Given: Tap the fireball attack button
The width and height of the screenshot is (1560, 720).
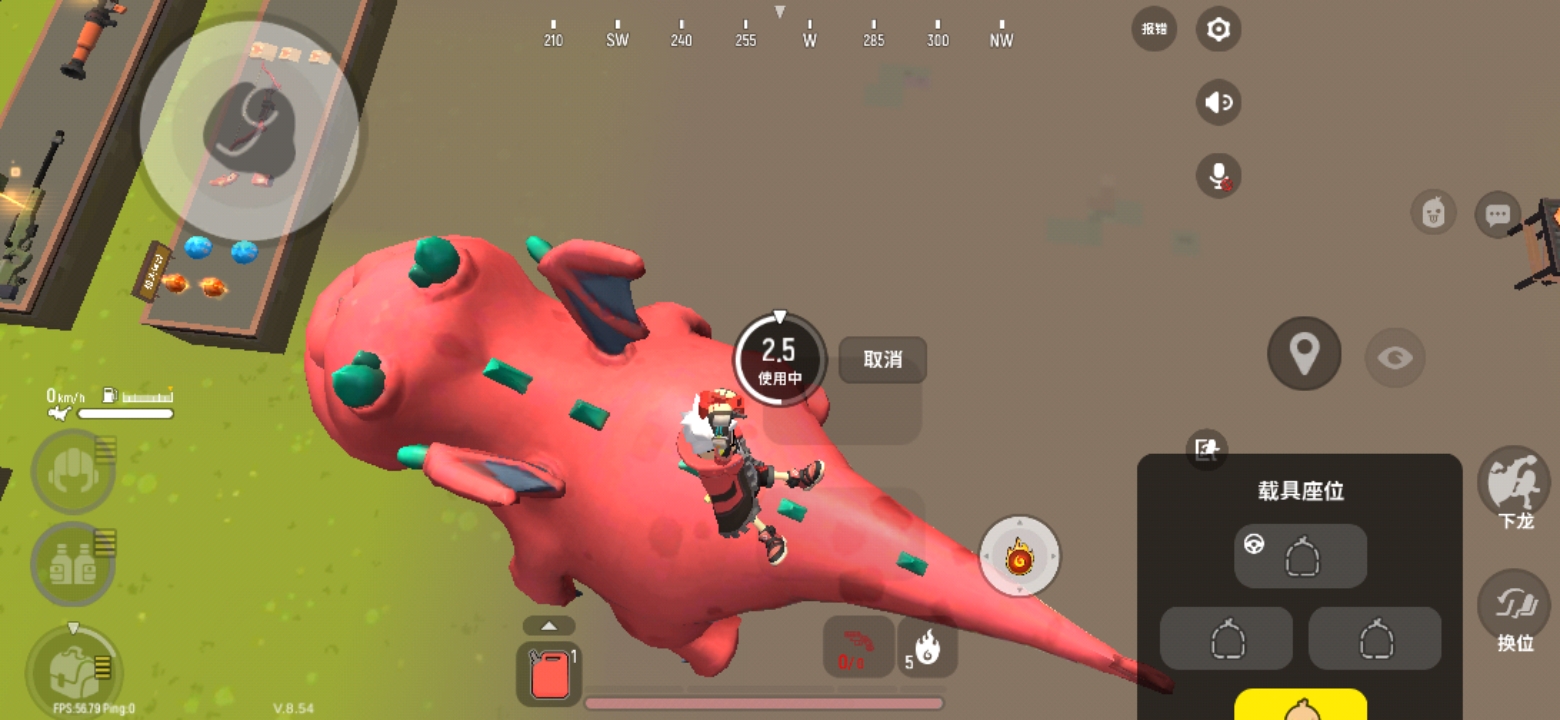Looking at the screenshot, I should click(1020, 557).
